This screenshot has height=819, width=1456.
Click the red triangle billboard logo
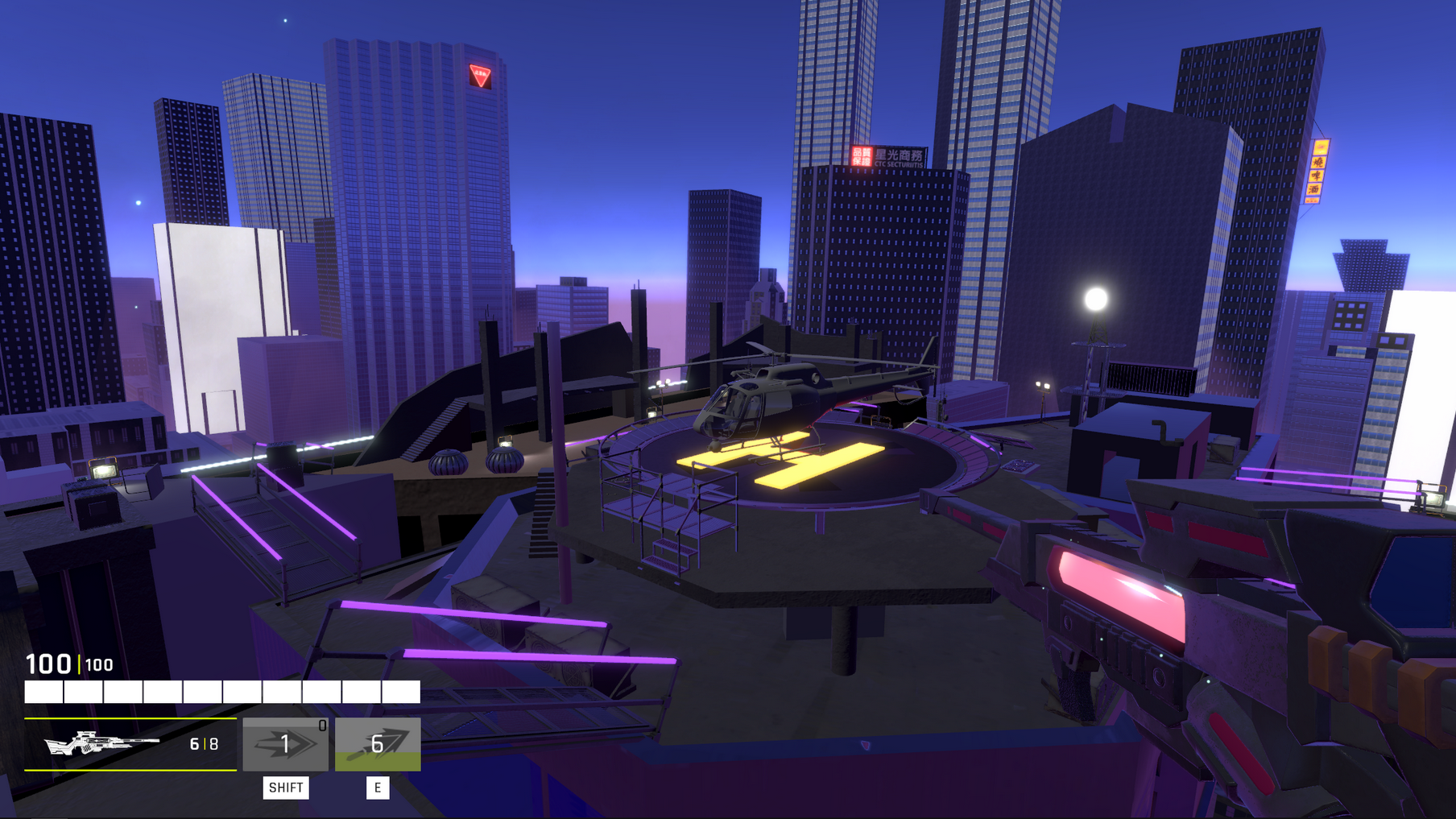pos(482,75)
